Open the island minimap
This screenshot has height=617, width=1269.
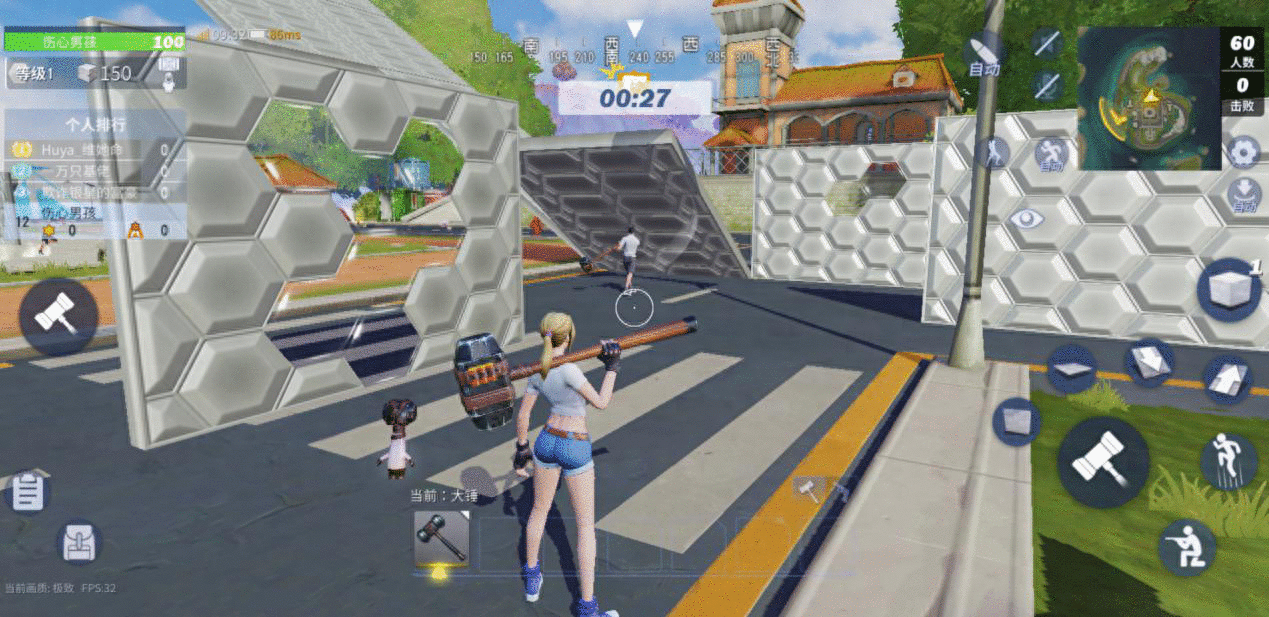[1148, 98]
